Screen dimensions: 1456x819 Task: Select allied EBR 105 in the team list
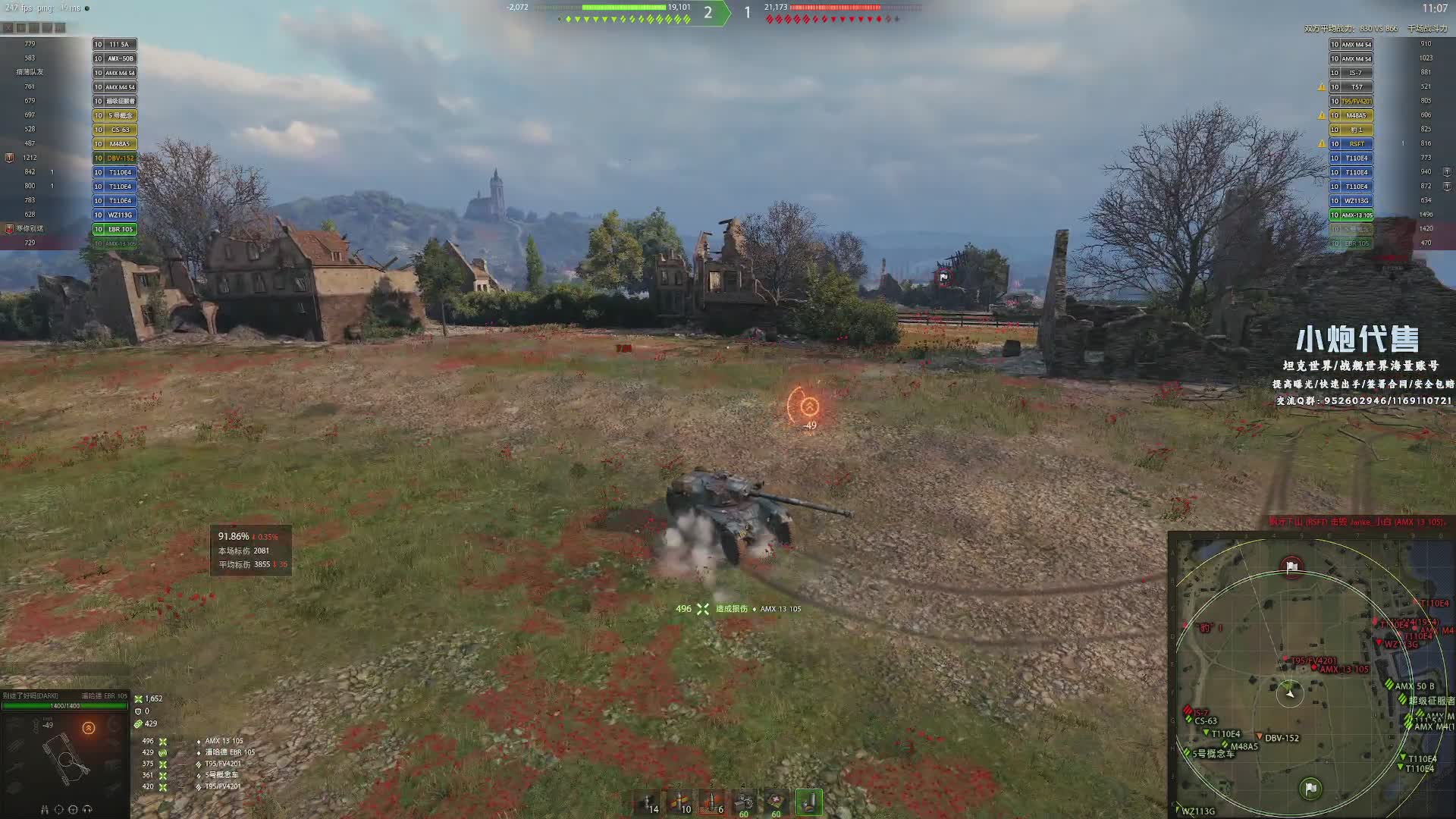click(x=115, y=229)
